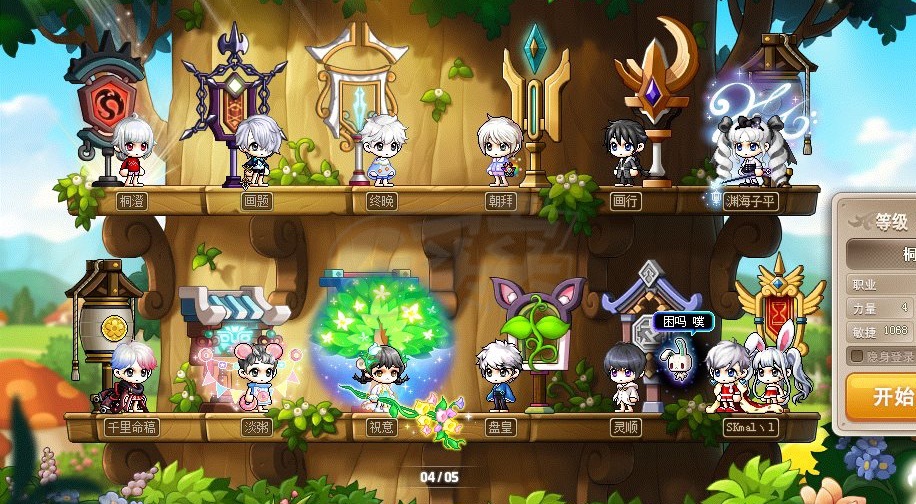
Task: Select character 画行
Action: (x=625, y=153)
